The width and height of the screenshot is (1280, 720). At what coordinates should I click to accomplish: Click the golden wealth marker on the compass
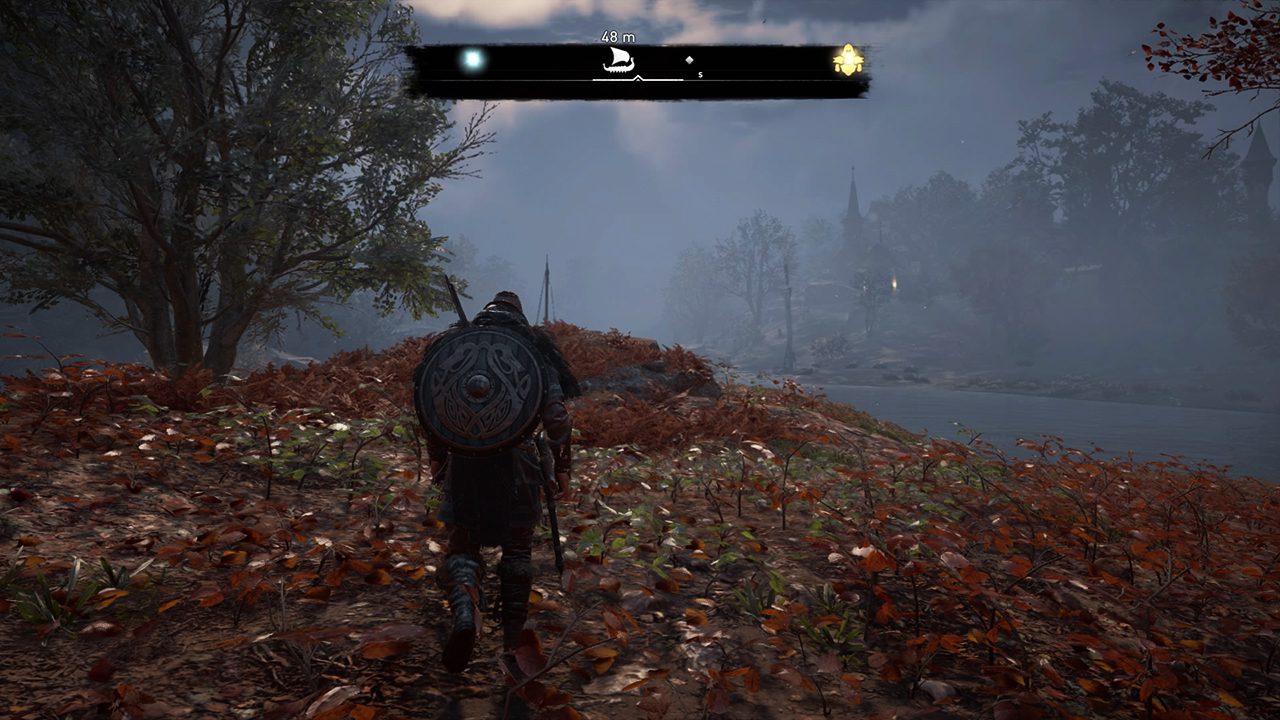click(848, 61)
